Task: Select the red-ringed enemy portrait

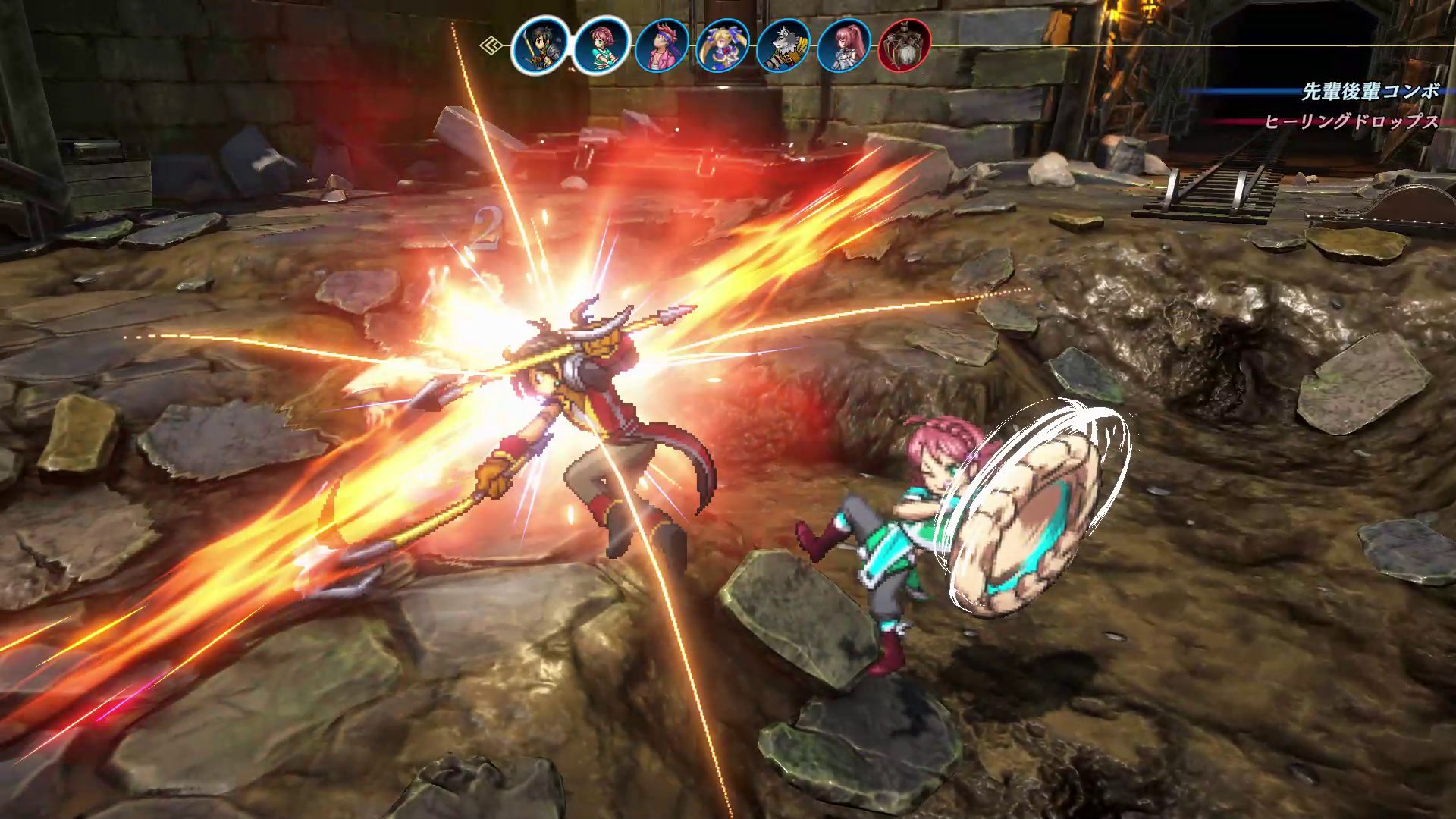Action: point(905,45)
